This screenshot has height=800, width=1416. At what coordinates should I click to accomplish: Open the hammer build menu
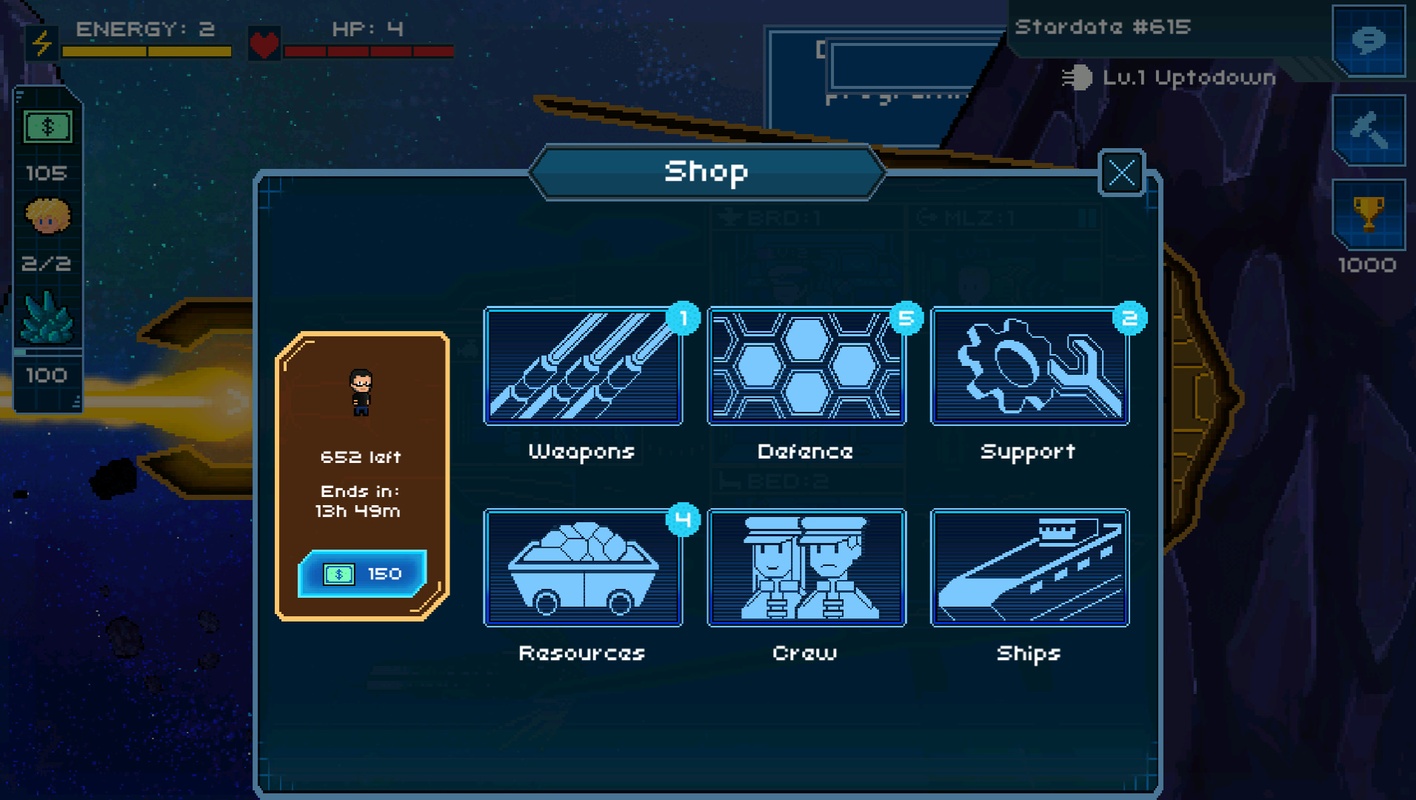point(1368,130)
